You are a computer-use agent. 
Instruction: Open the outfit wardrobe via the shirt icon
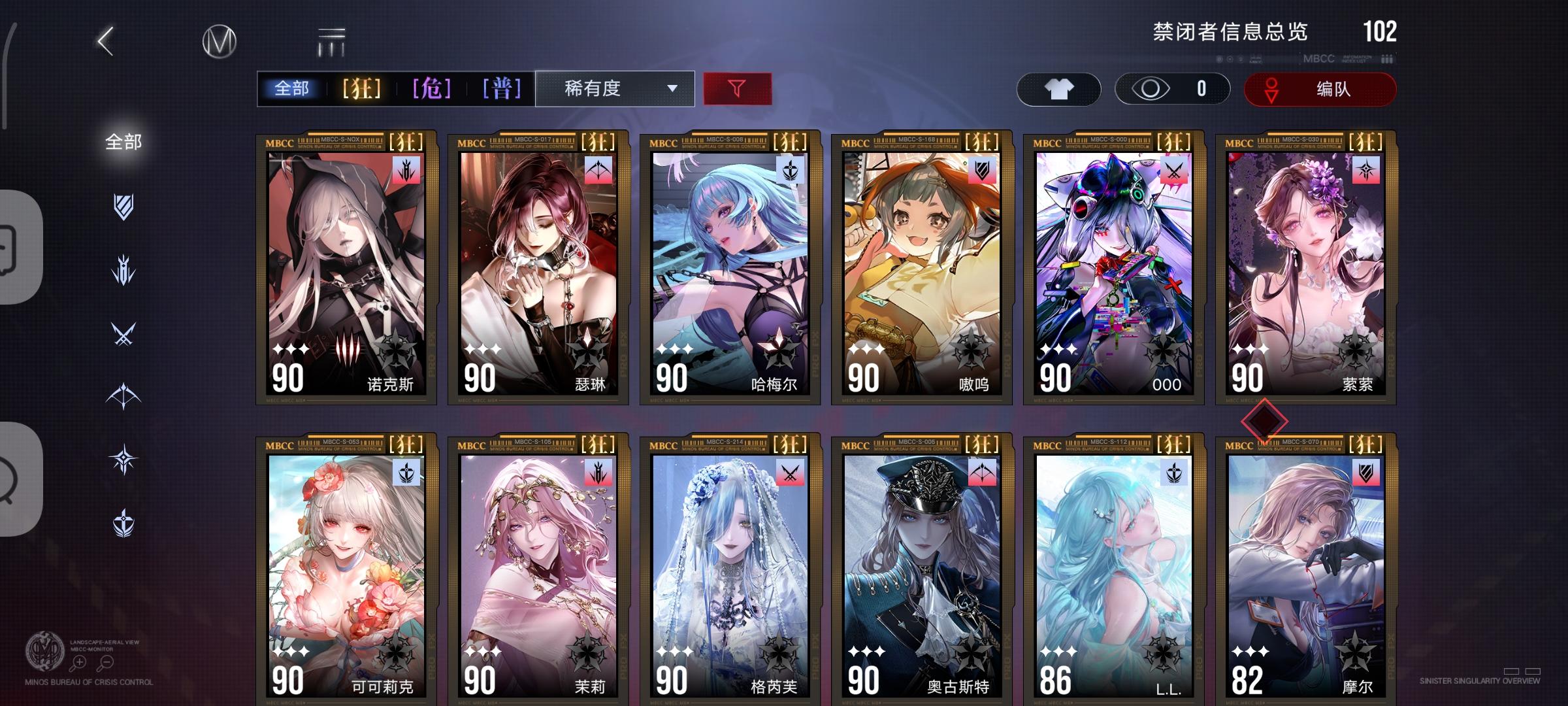pos(1059,88)
